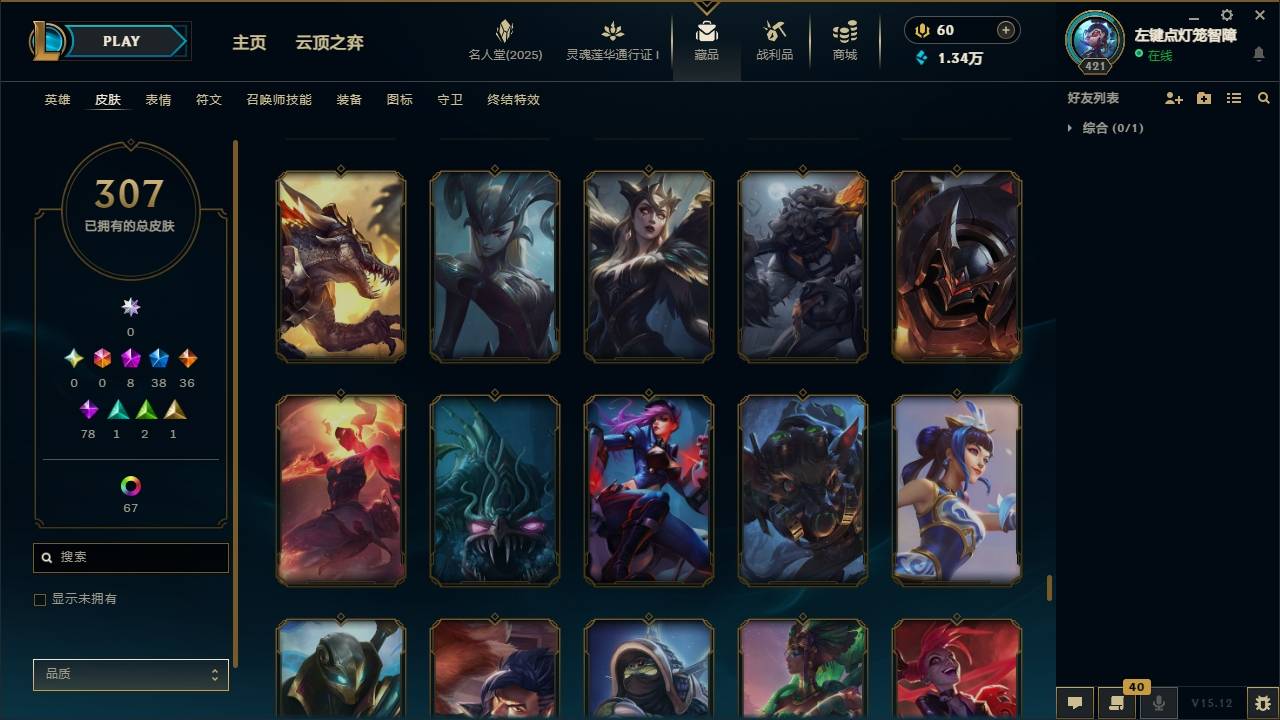Image resolution: width=1280 pixels, height=720 pixels.
Task: Click the PLAY button
Action: pos(121,41)
